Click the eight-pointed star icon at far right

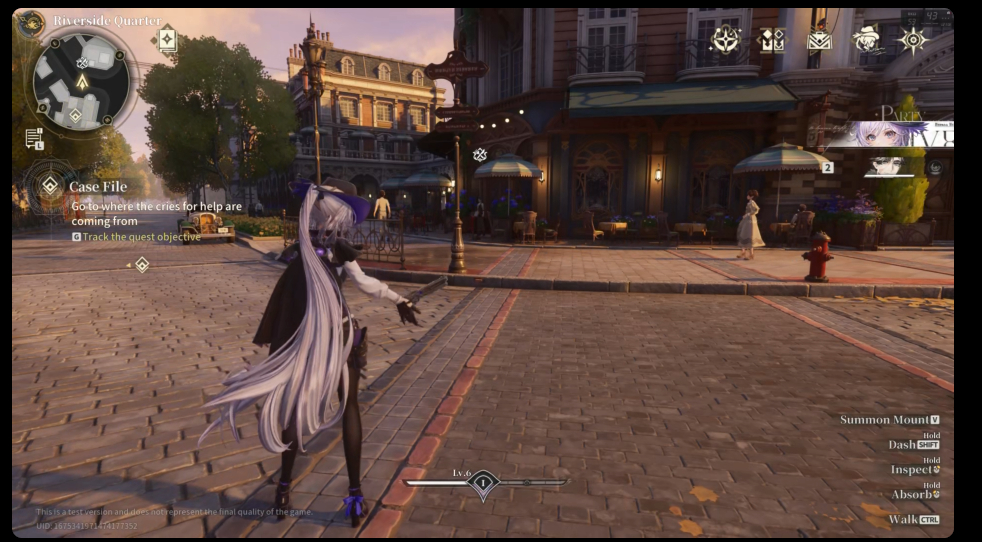click(913, 40)
